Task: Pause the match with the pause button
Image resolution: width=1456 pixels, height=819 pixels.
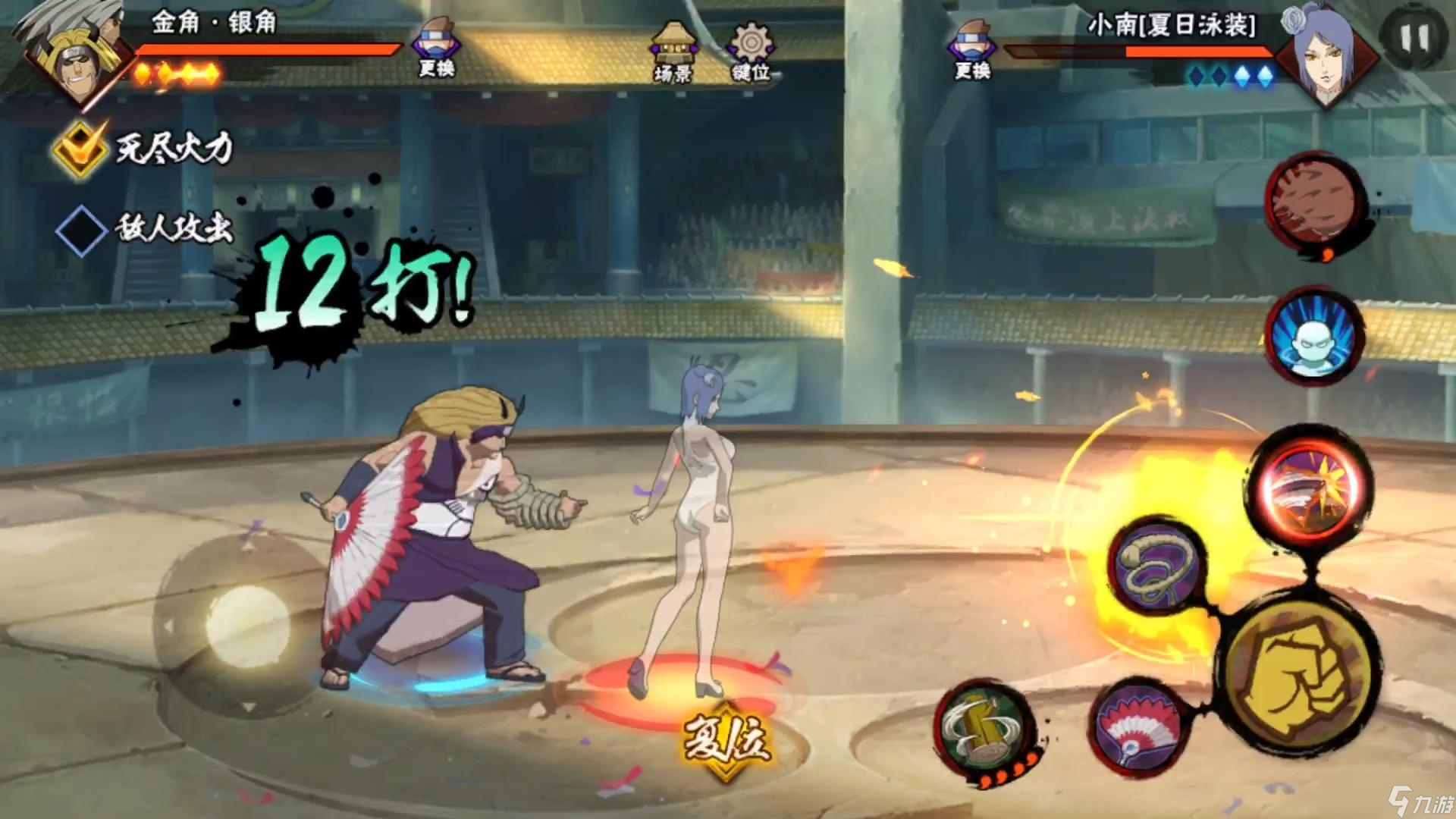Action: [x=1413, y=38]
